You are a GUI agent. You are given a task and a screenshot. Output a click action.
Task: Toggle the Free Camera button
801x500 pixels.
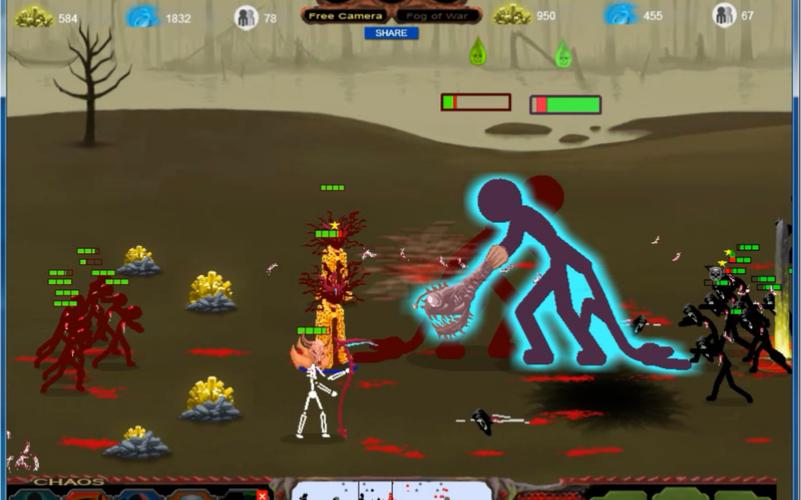pos(346,16)
